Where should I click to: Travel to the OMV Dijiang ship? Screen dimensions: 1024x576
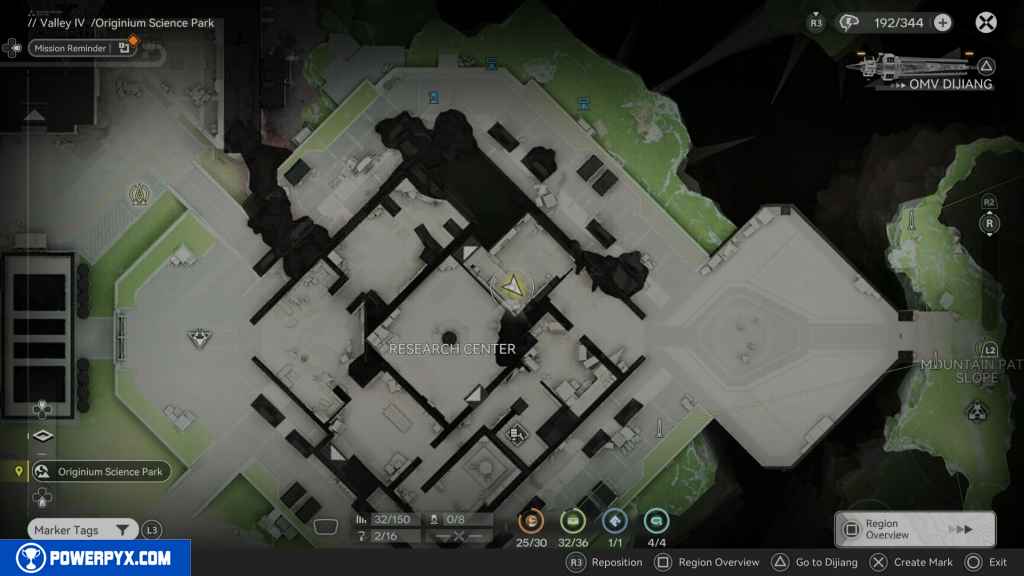tap(950, 84)
